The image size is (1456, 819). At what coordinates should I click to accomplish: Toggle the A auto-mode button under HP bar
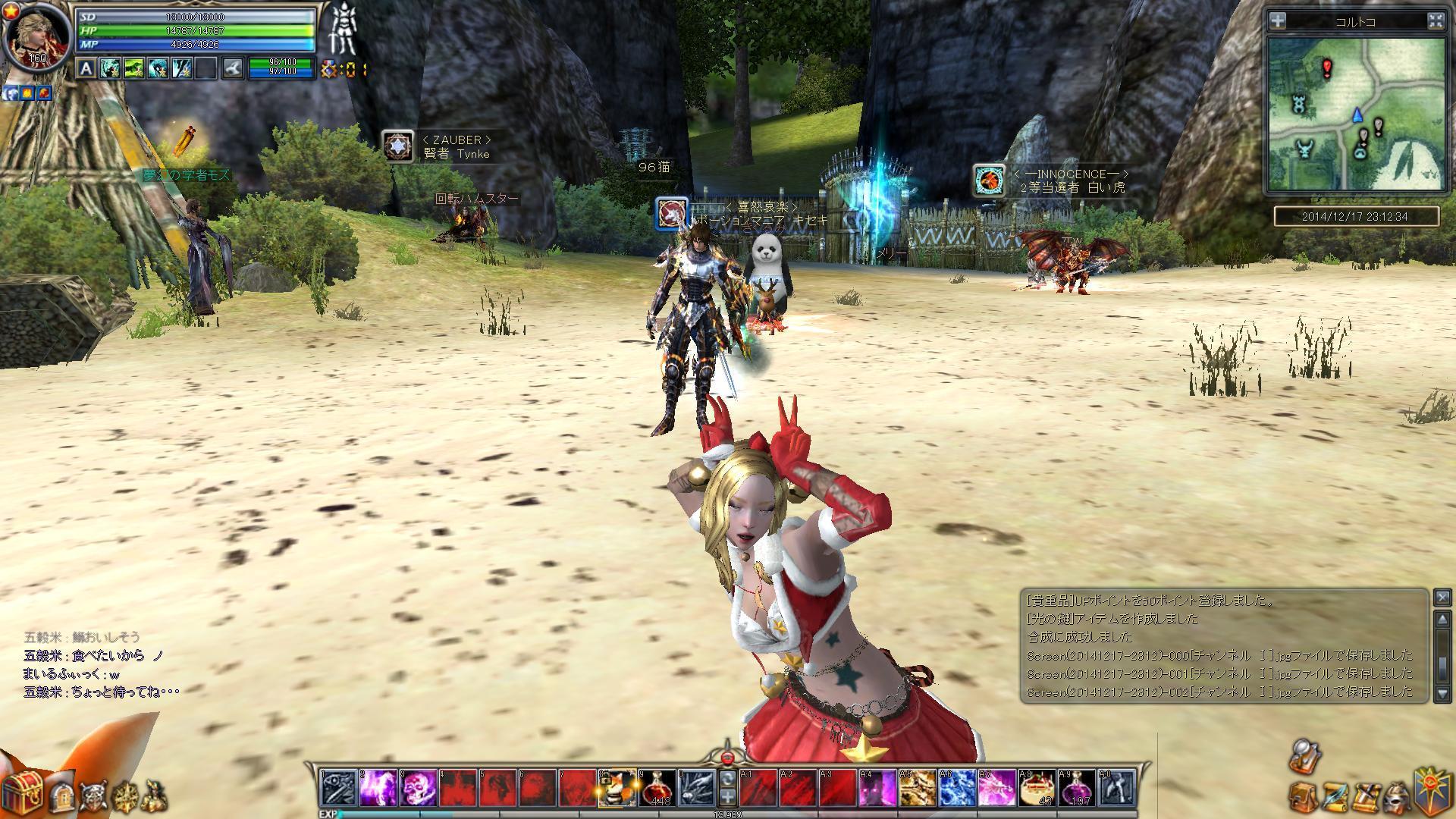pos(86,69)
